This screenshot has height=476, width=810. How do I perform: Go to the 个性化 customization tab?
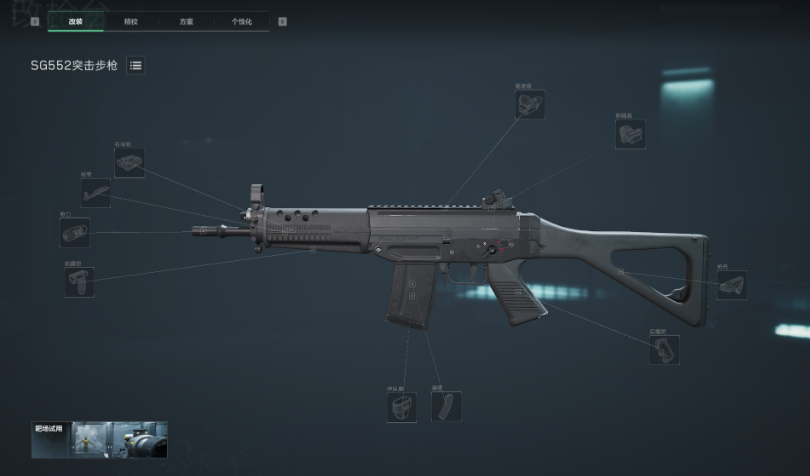pos(241,20)
